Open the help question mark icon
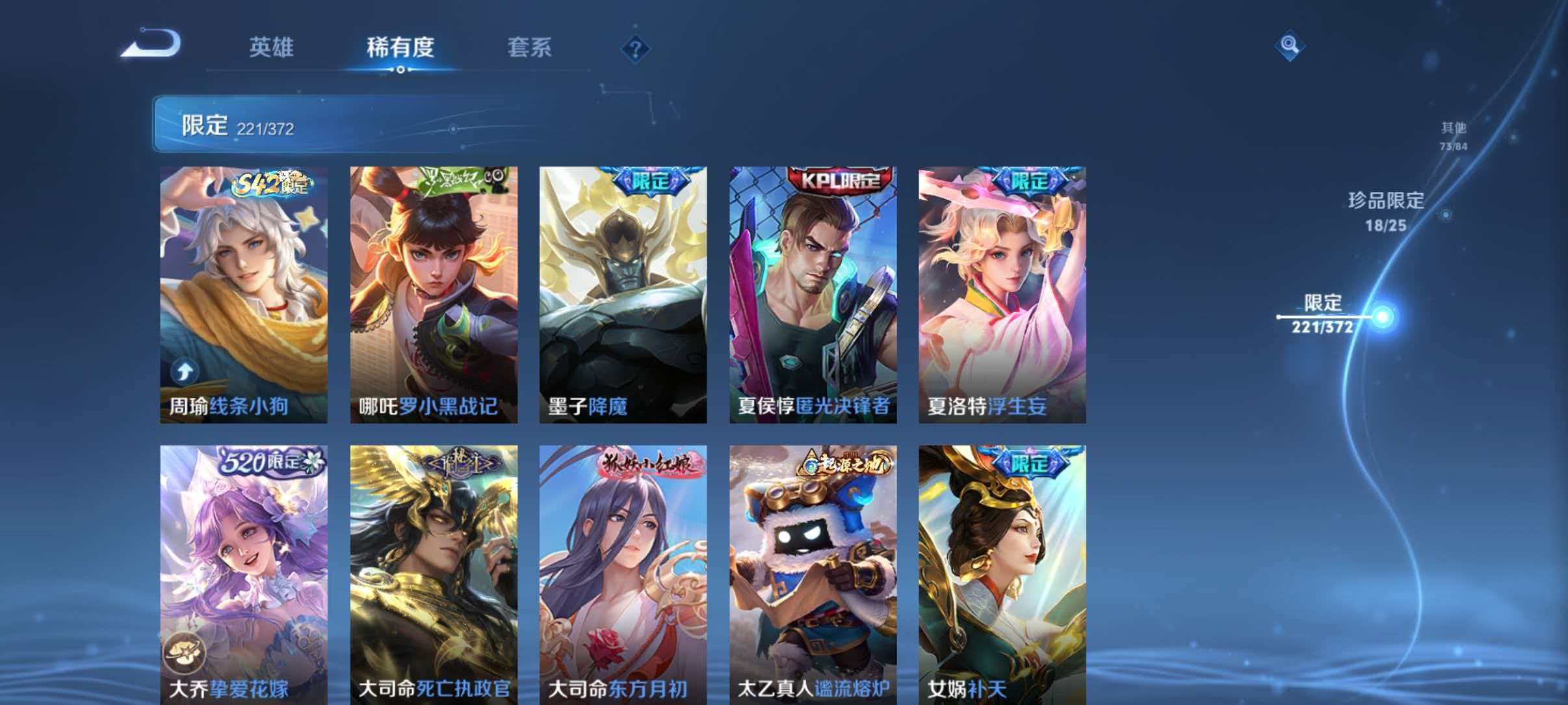 click(635, 49)
